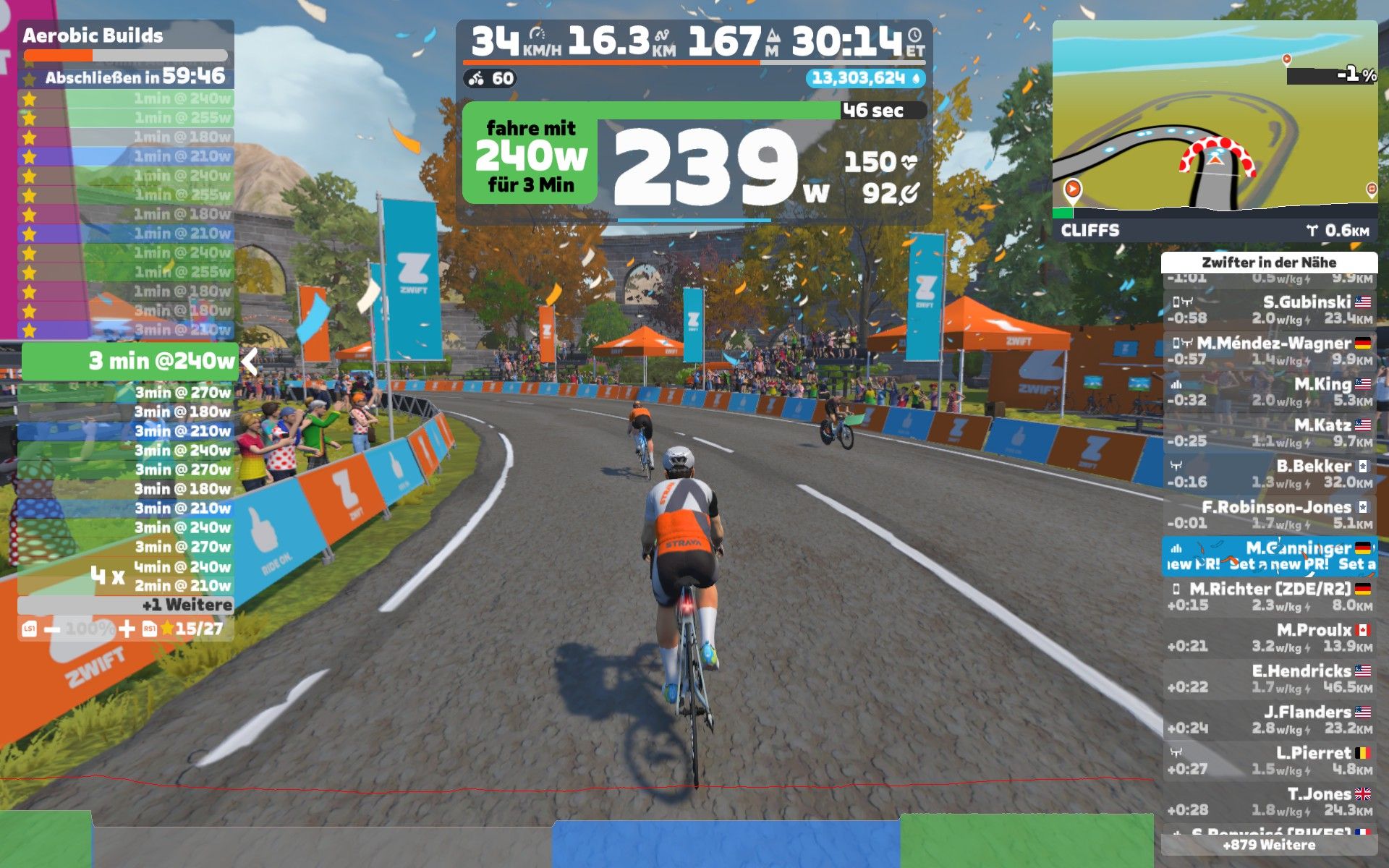Expand the '+1 Weitere' workout steps row

click(x=125, y=605)
